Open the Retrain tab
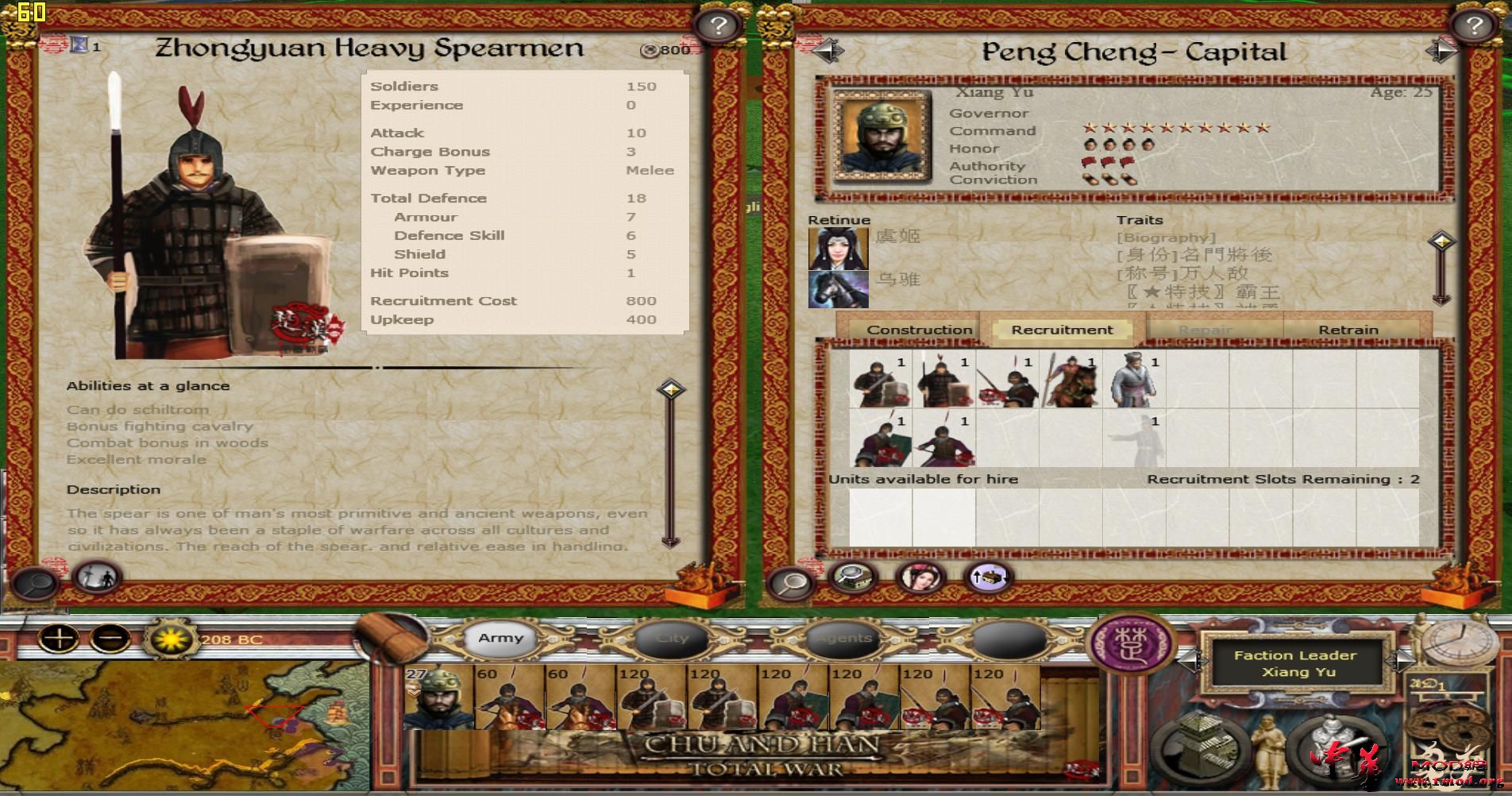This screenshot has width=1512, height=796. (x=1350, y=328)
